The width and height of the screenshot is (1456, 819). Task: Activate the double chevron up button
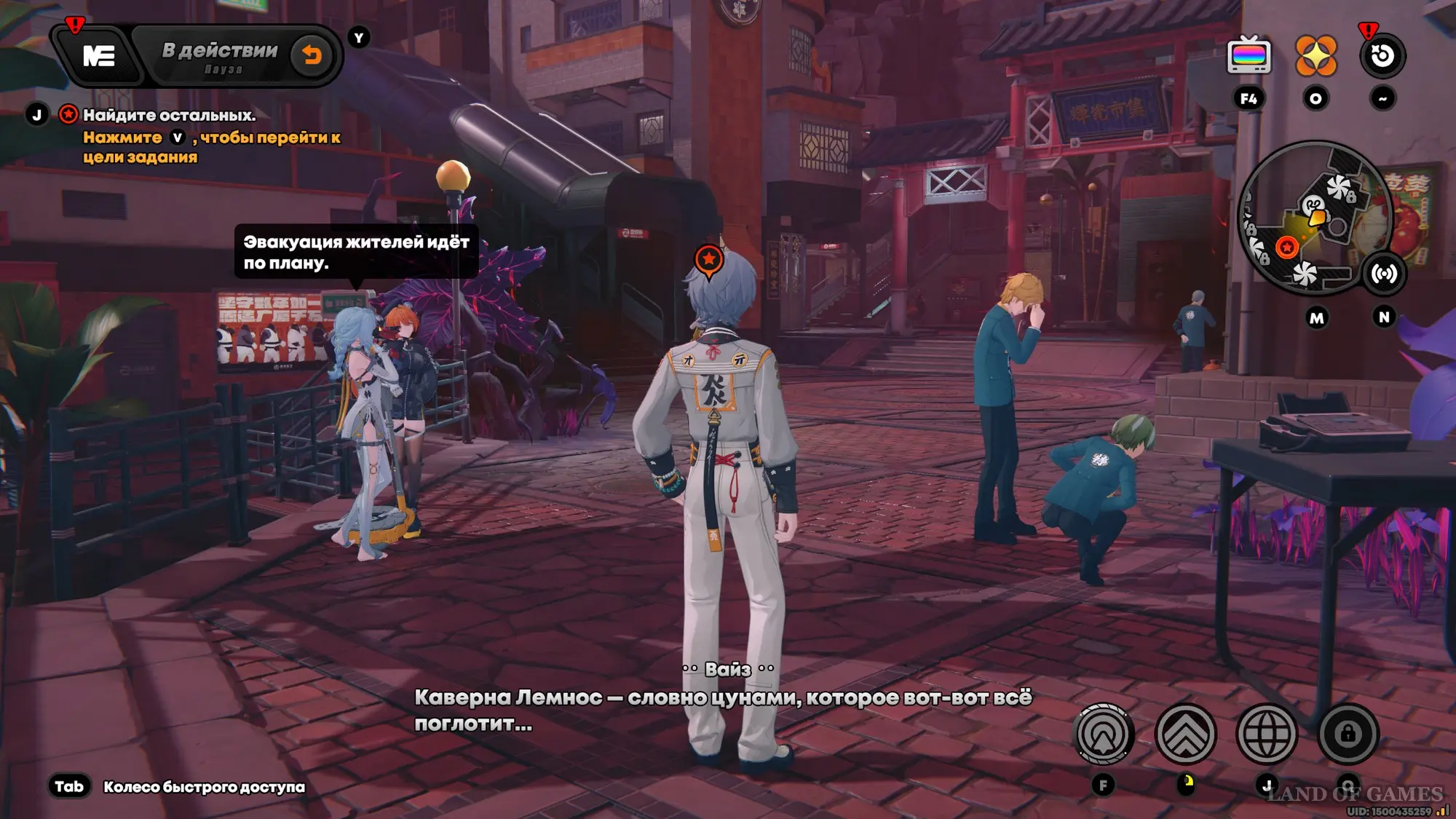[1185, 734]
